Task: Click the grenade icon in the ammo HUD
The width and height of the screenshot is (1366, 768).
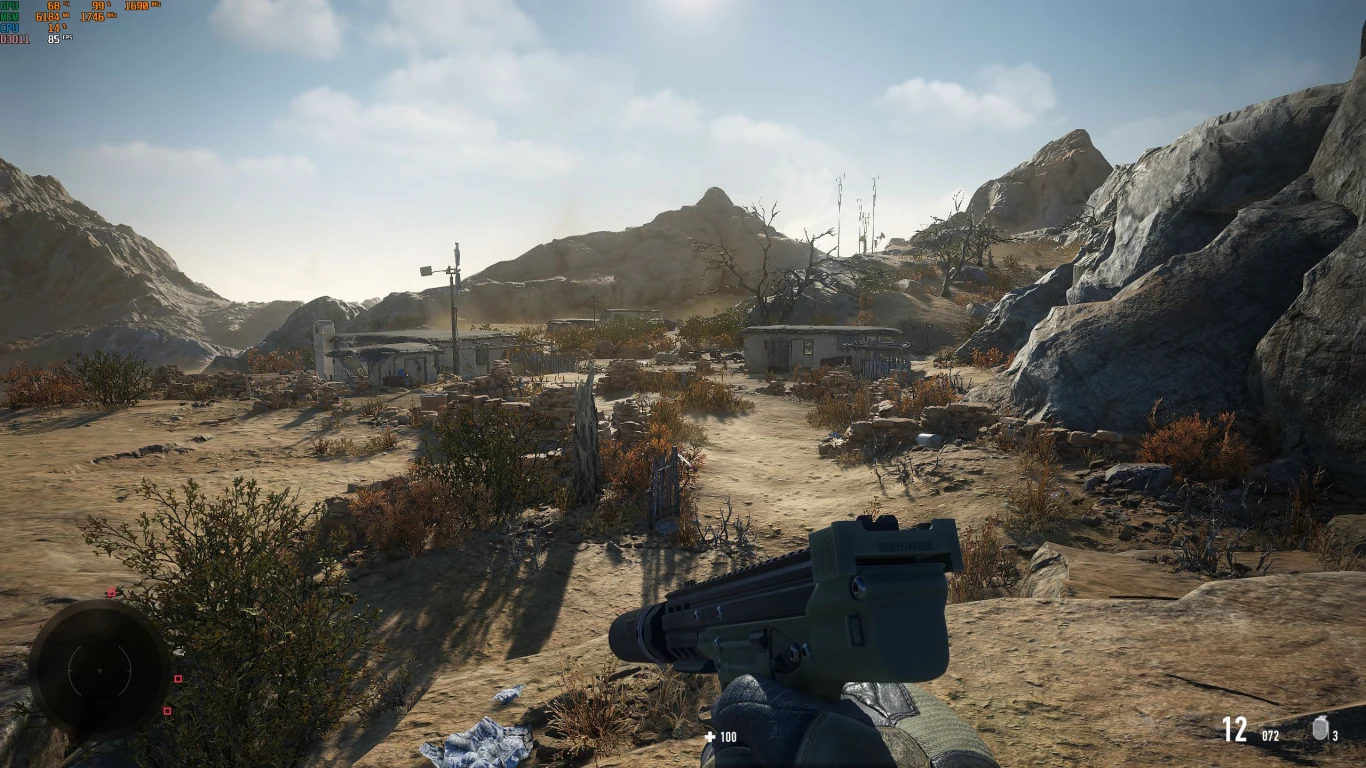Action: (x=1319, y=728)
